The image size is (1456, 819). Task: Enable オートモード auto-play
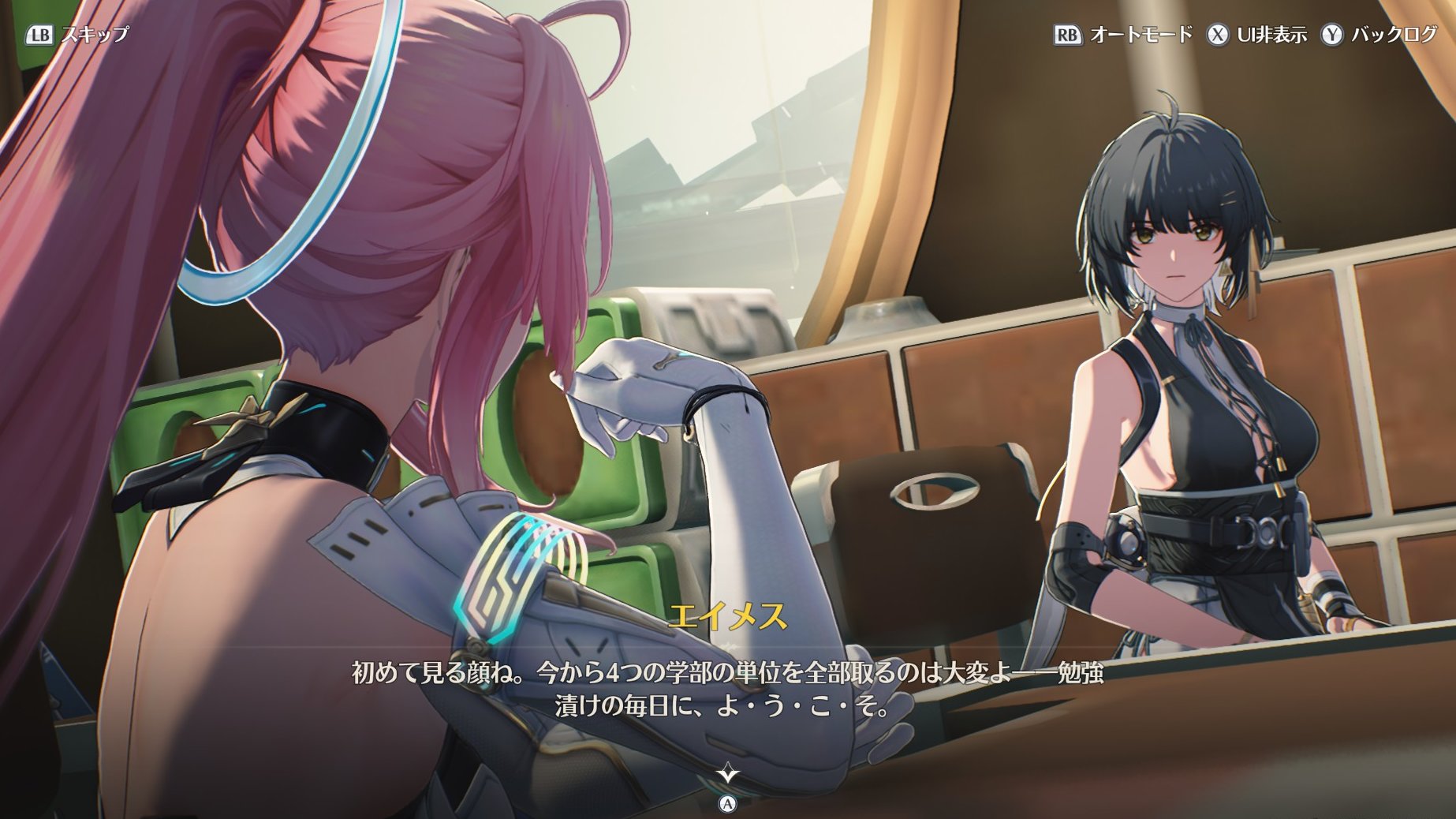pyautogui.click(x=1123, y=35)
